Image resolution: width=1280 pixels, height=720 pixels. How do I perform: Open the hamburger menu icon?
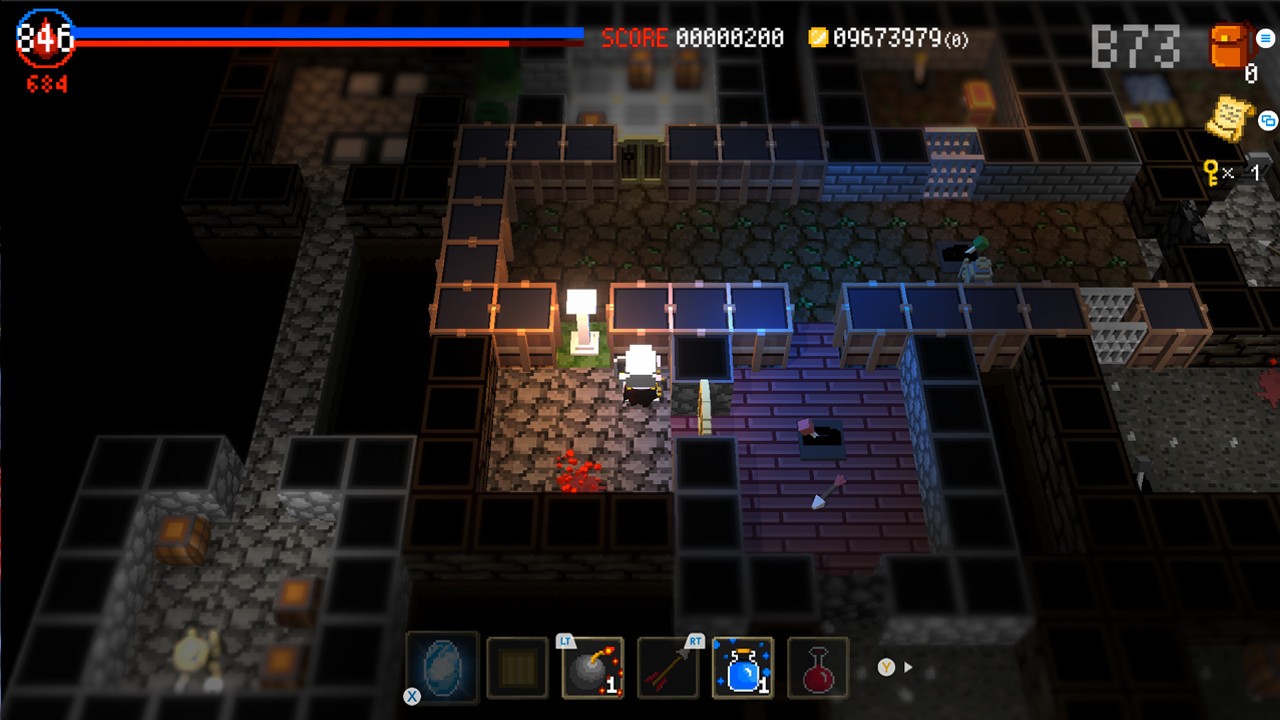[1264, 38]
